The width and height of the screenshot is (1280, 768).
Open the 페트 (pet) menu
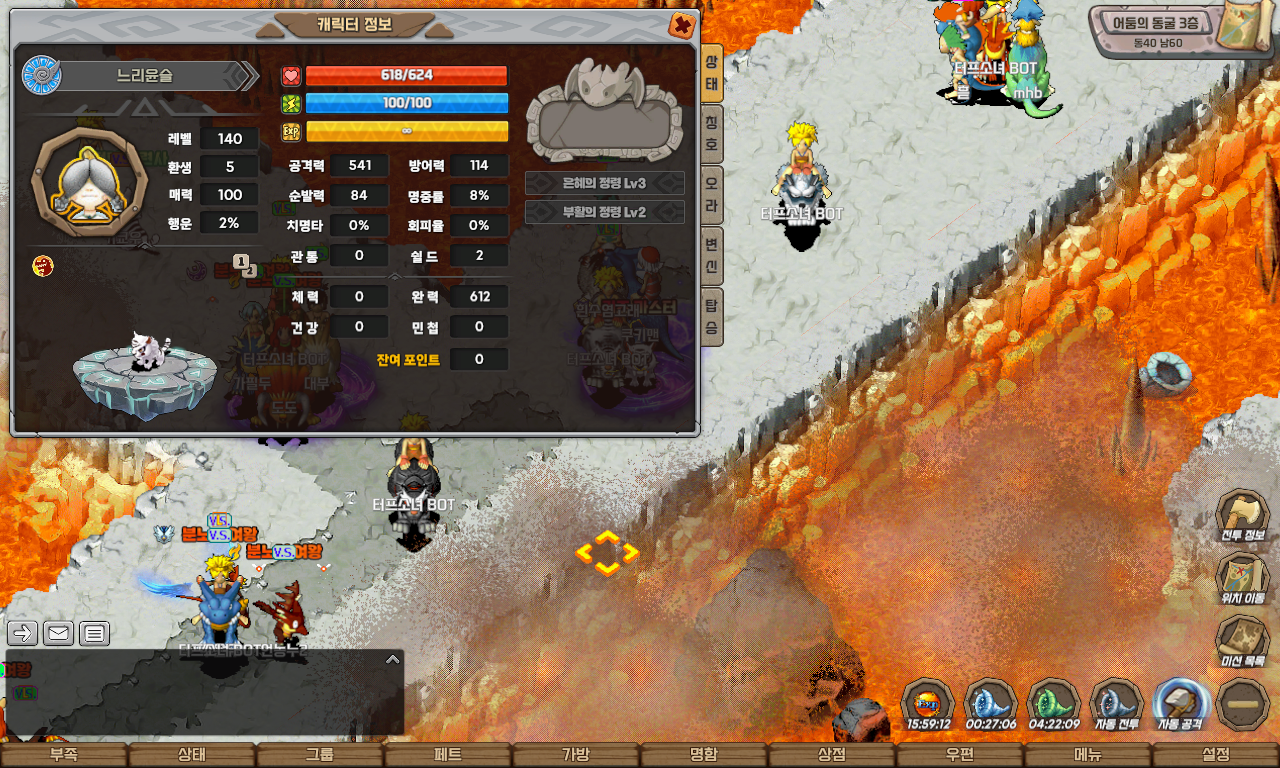447,755
